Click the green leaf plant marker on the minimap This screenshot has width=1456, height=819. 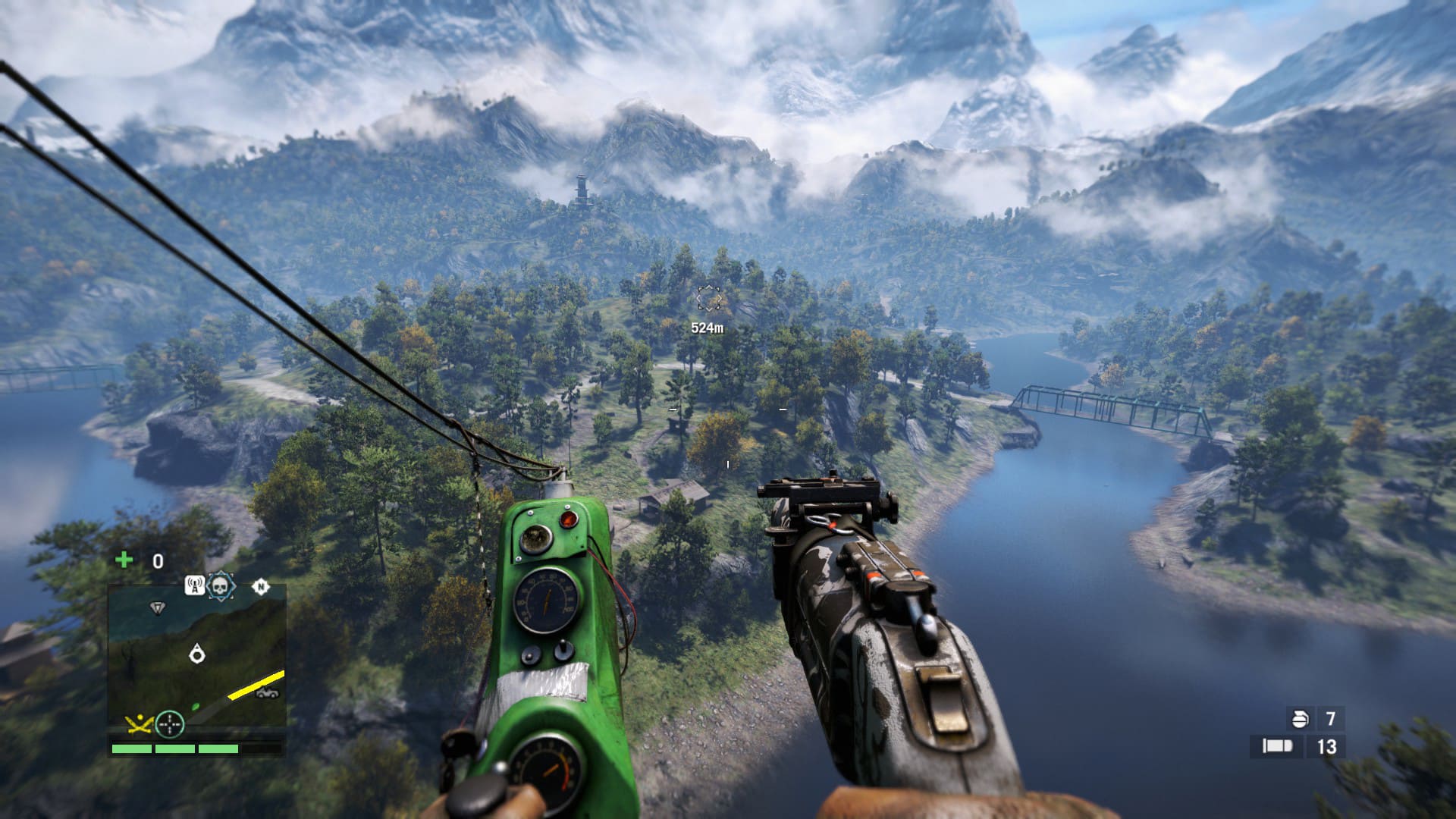[196, 707]
